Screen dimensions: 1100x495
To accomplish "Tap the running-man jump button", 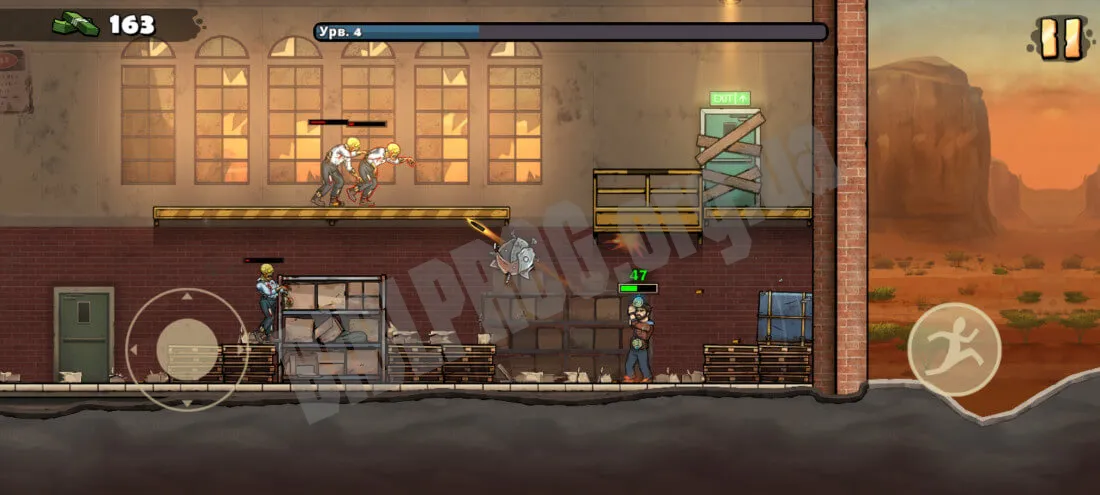I will [x=954, y=350].
